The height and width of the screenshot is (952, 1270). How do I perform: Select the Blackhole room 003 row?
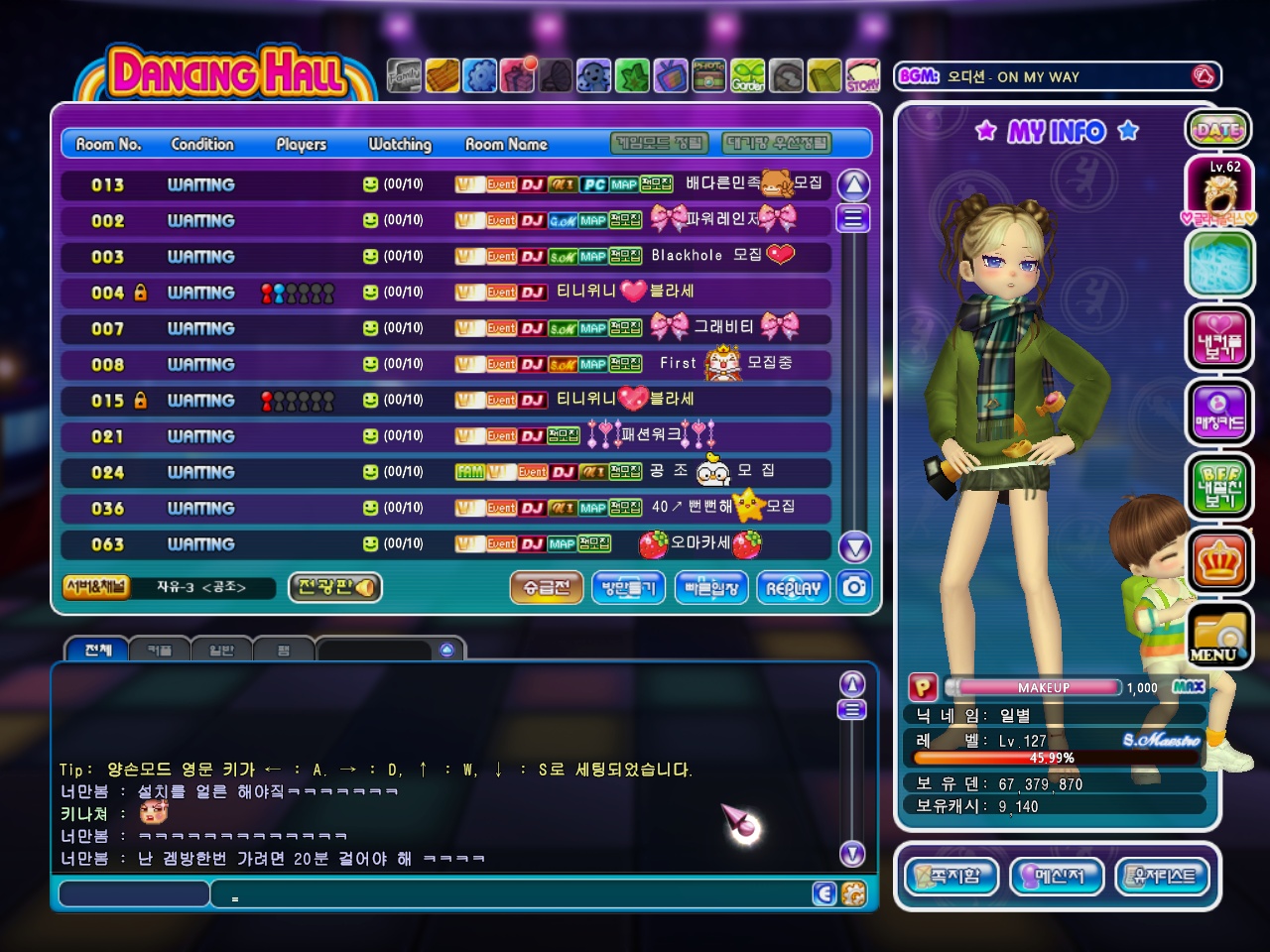(x=446, y=256)
